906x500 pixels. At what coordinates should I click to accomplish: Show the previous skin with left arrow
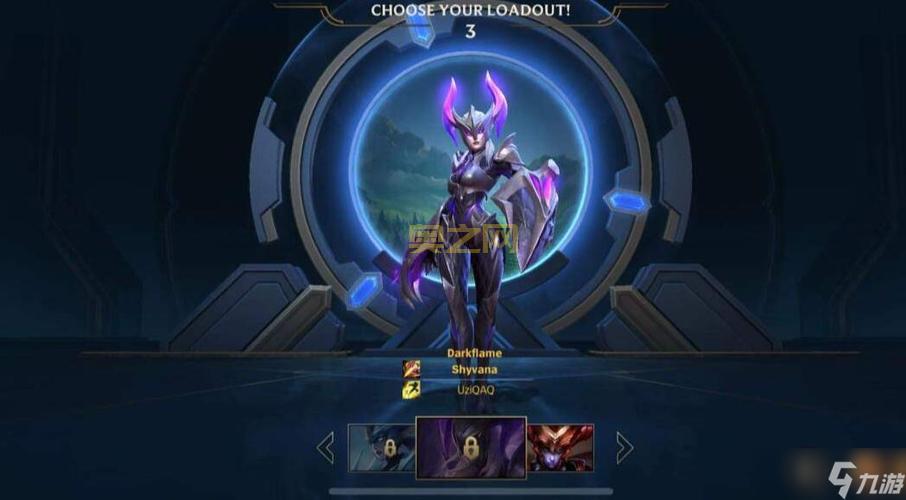(x=325, y=447)
